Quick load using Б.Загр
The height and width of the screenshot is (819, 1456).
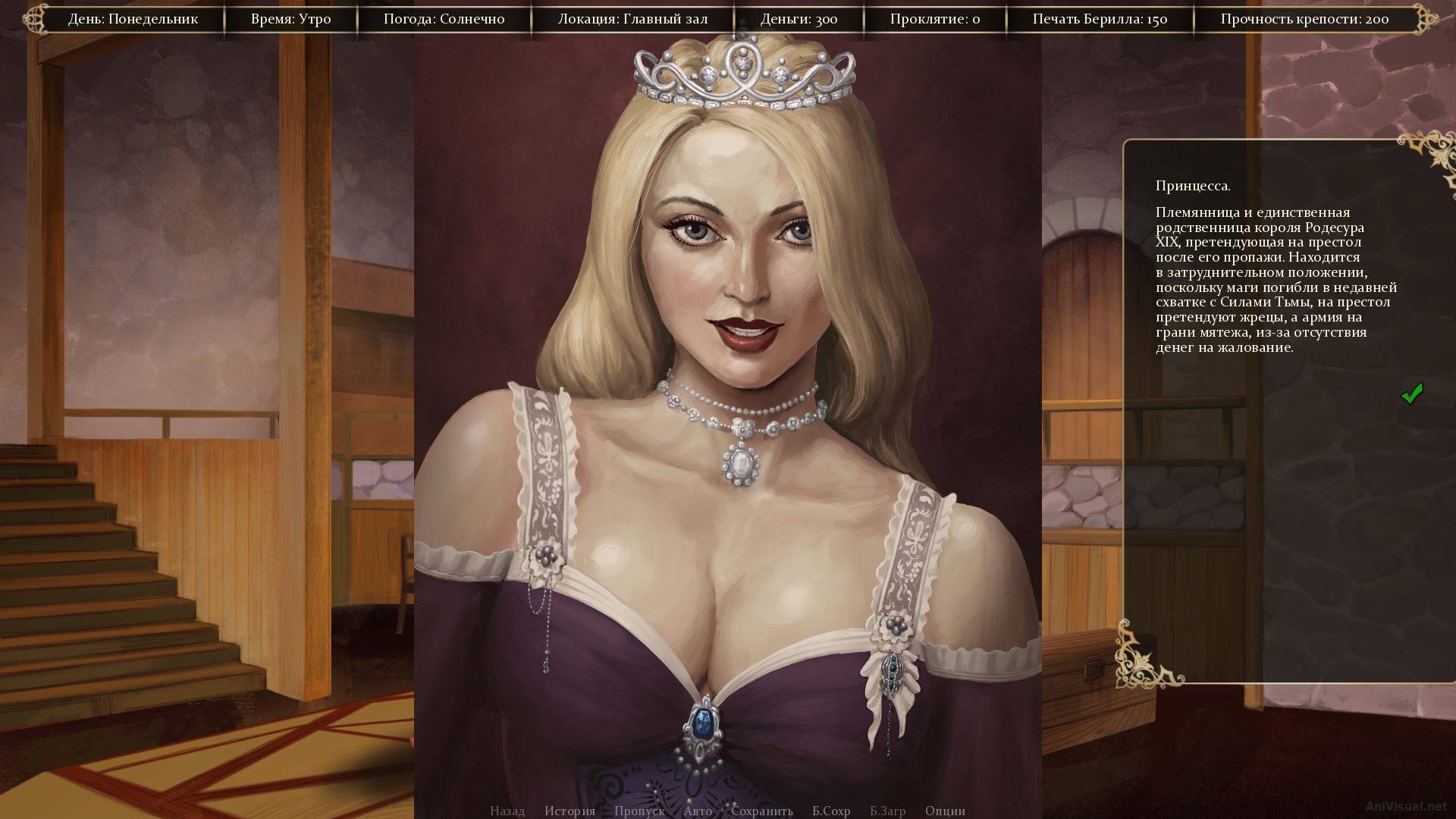(x=887, y=811)
